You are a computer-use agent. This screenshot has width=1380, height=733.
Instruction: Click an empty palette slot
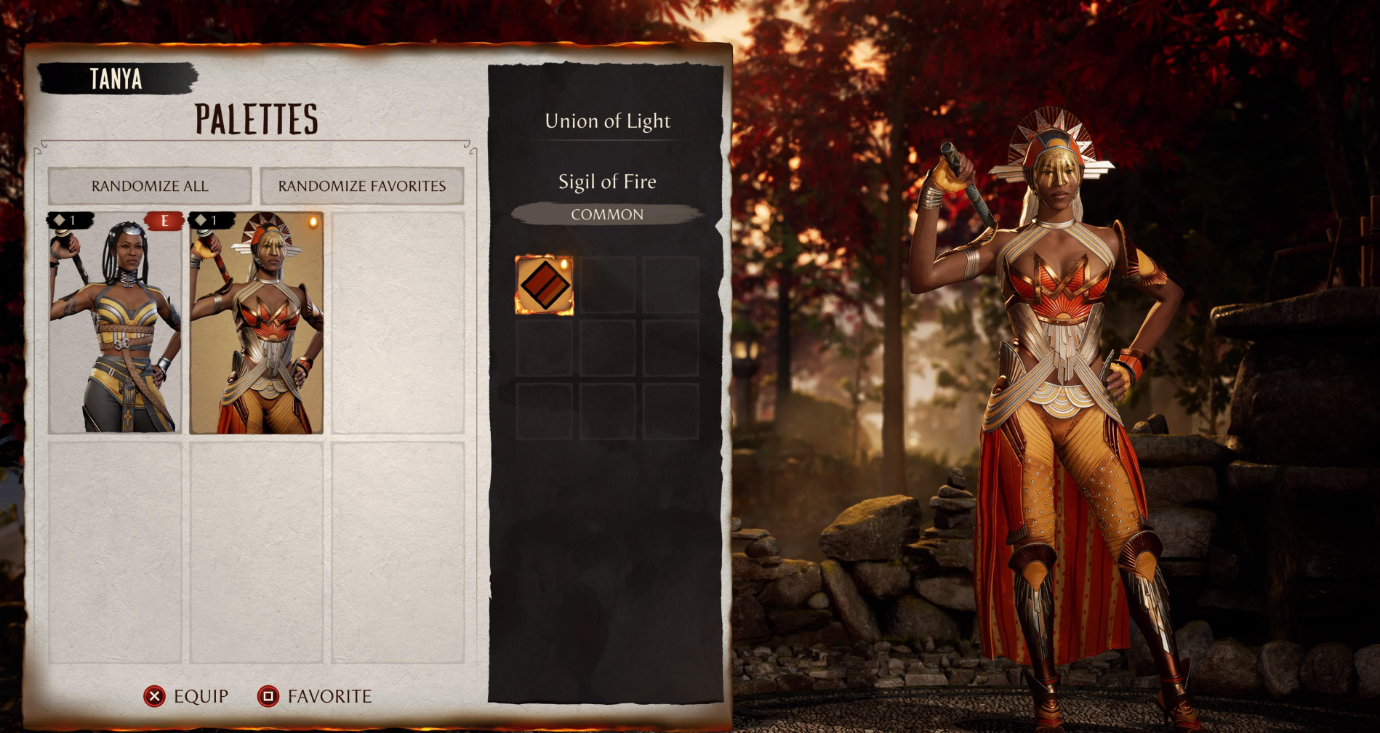pyautogui.click(x=398, y=325)
